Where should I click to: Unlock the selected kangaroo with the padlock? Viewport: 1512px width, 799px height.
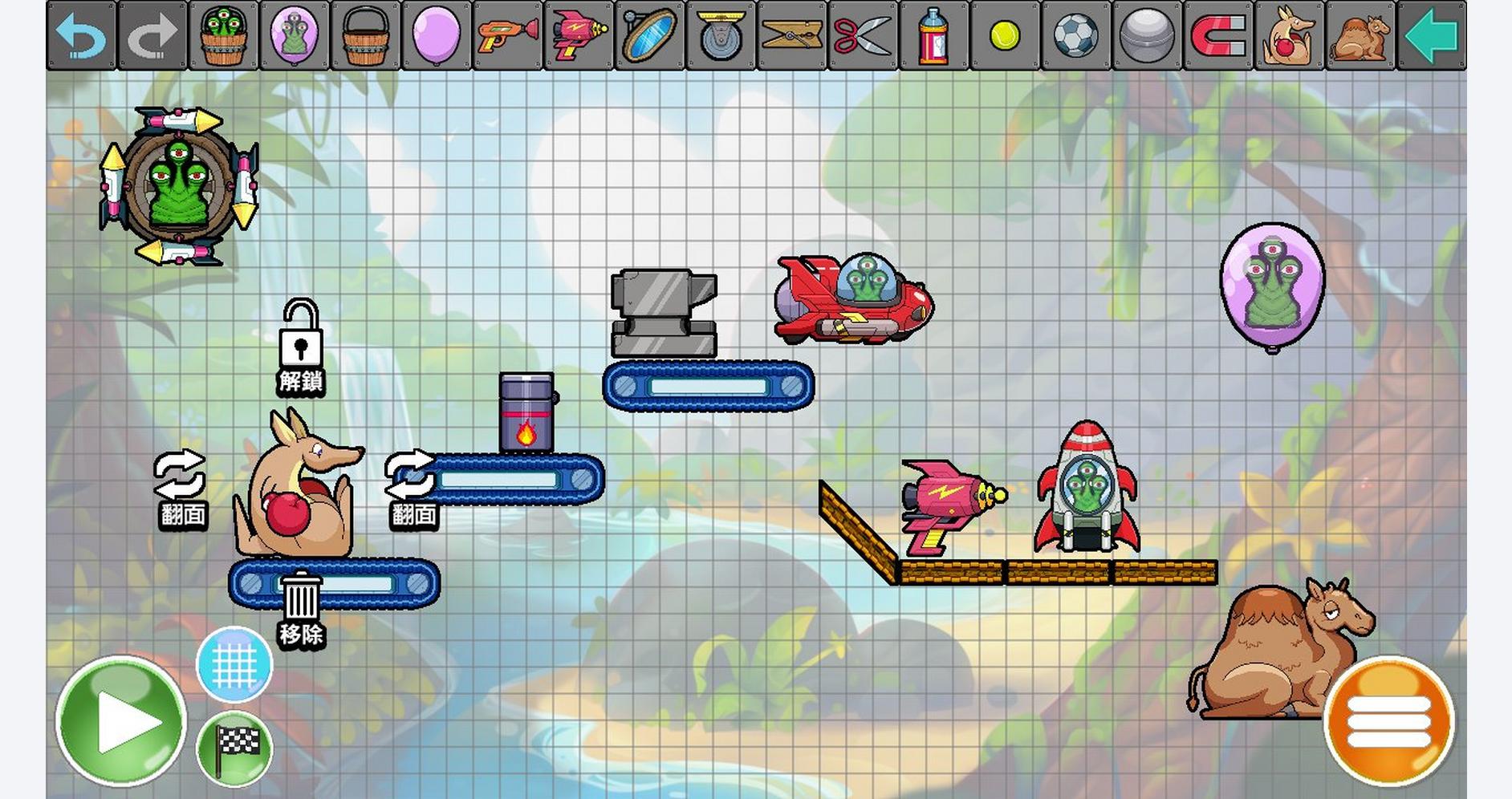coord(301,345)
